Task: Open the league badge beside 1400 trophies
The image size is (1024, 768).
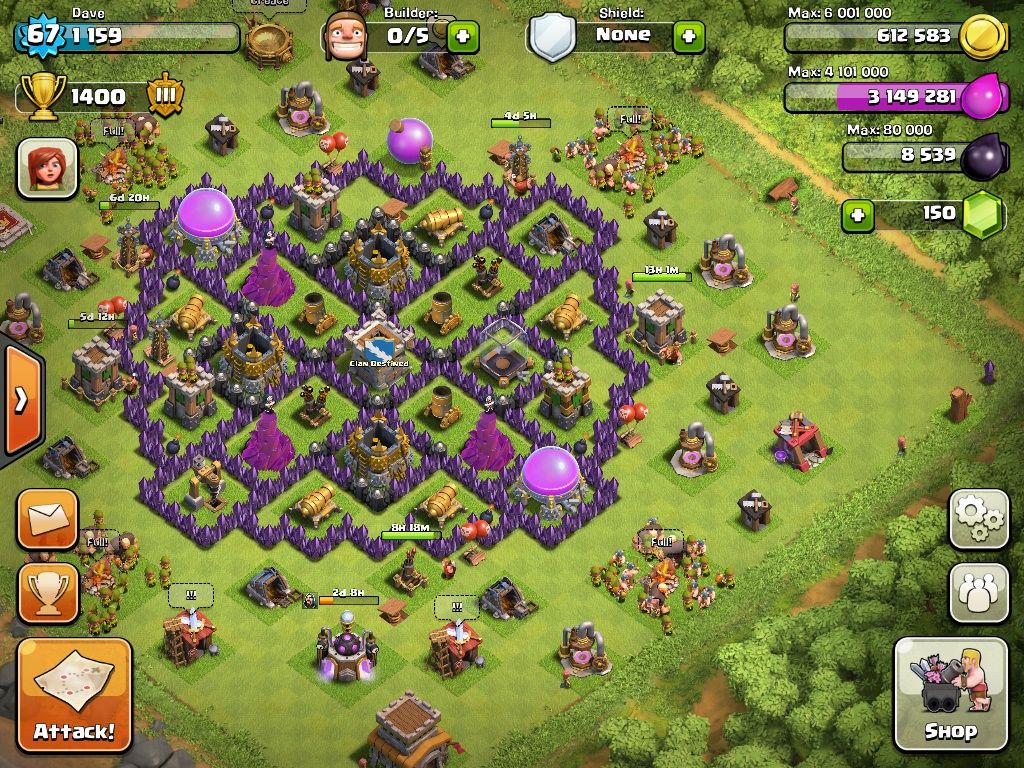Action: coord(165,97)
